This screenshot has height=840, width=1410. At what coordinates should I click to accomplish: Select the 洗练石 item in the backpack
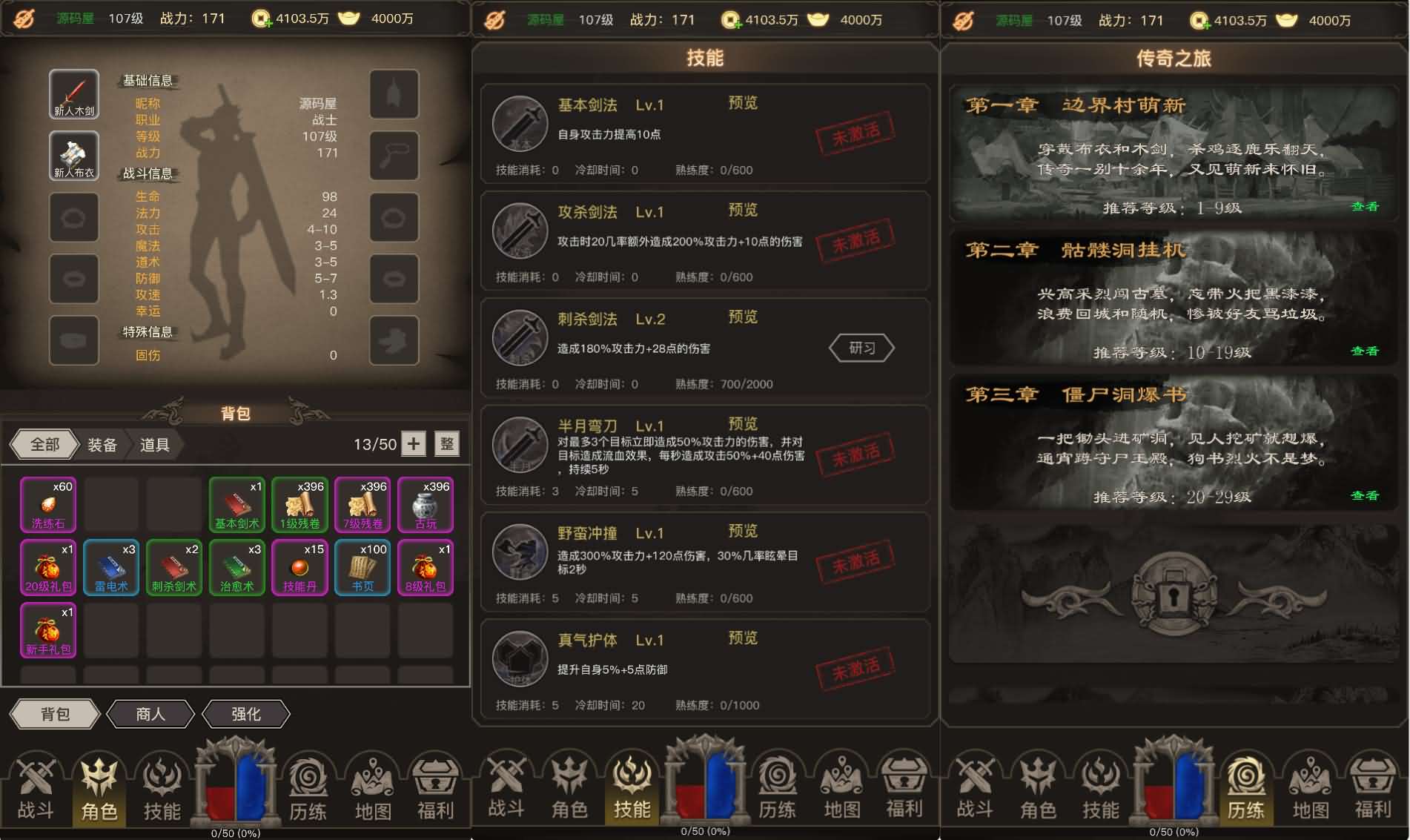tap(47, 505)
